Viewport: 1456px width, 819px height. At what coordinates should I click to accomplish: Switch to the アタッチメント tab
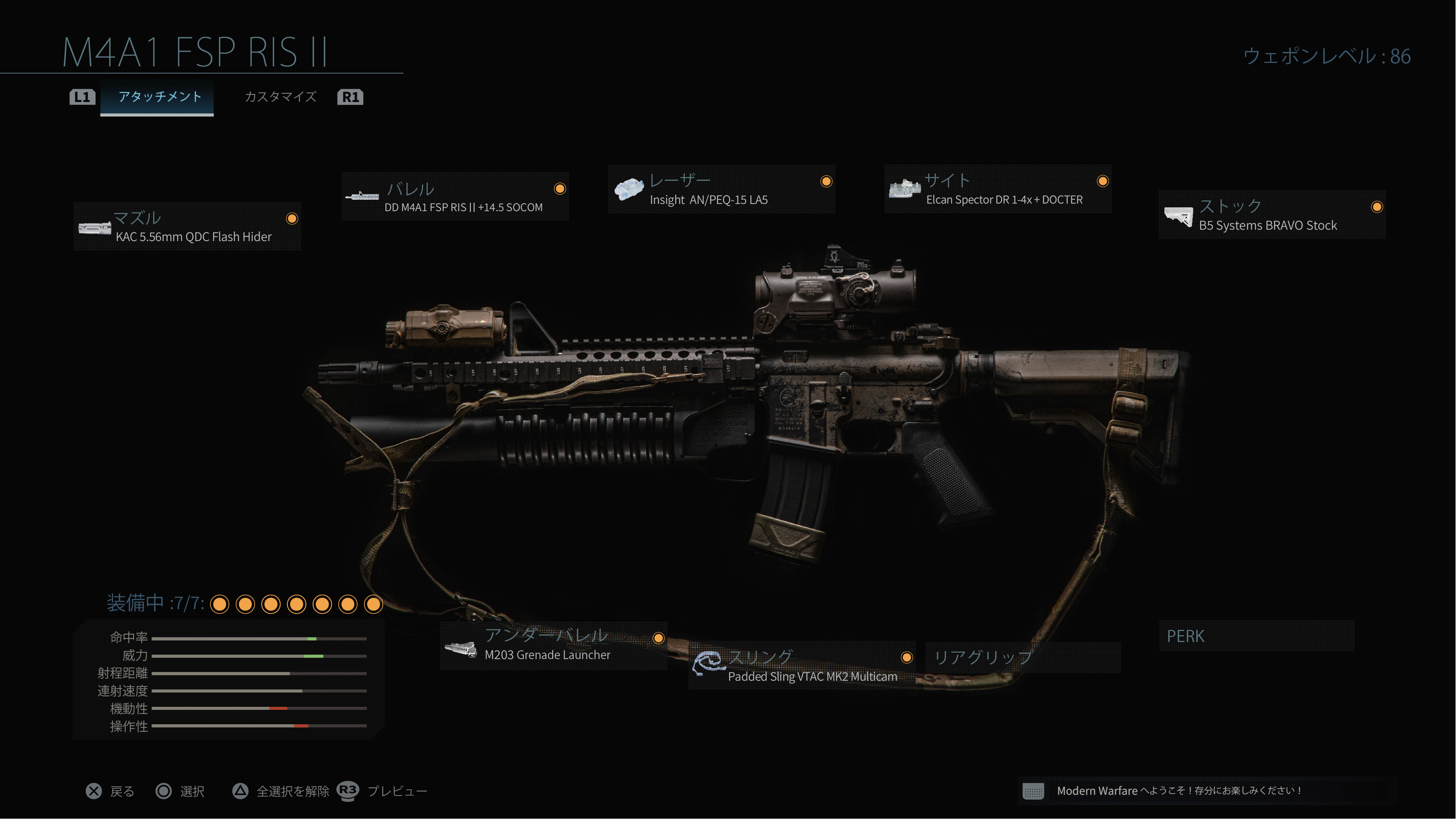pyautogui.click(x=159, y=97)
